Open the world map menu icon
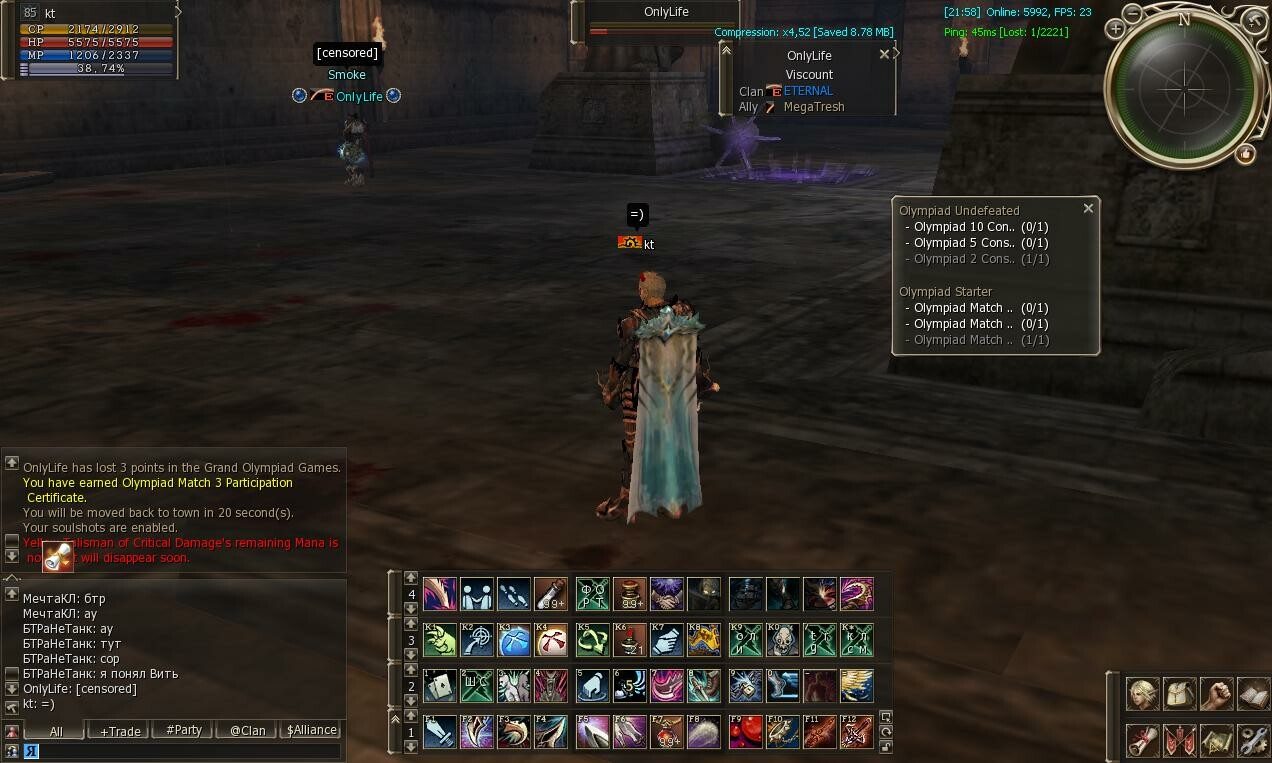This screenshot has width=1272, height=763. click(x=1216, y=740)
